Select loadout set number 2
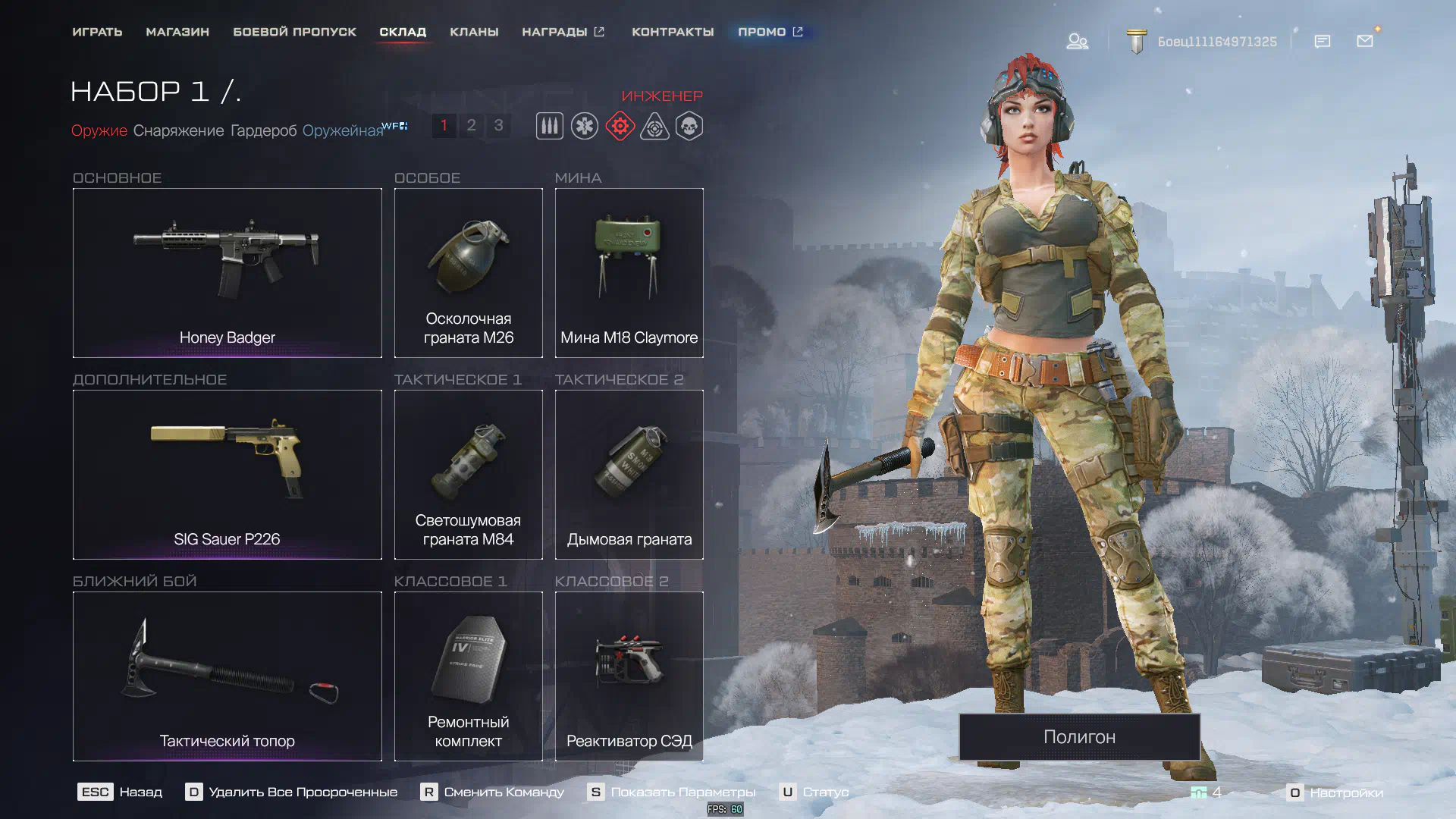 (x=471, y=125)
